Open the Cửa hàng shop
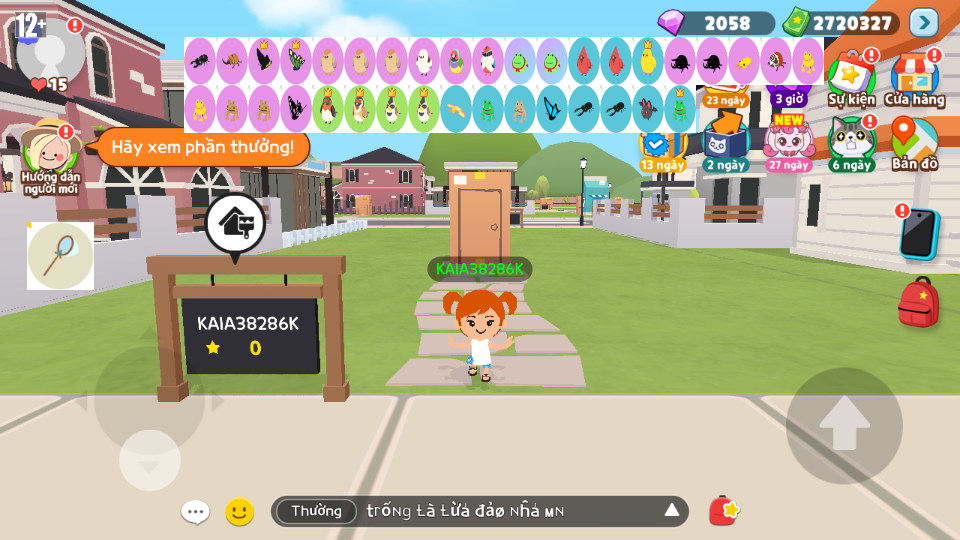 pos(914,80)
